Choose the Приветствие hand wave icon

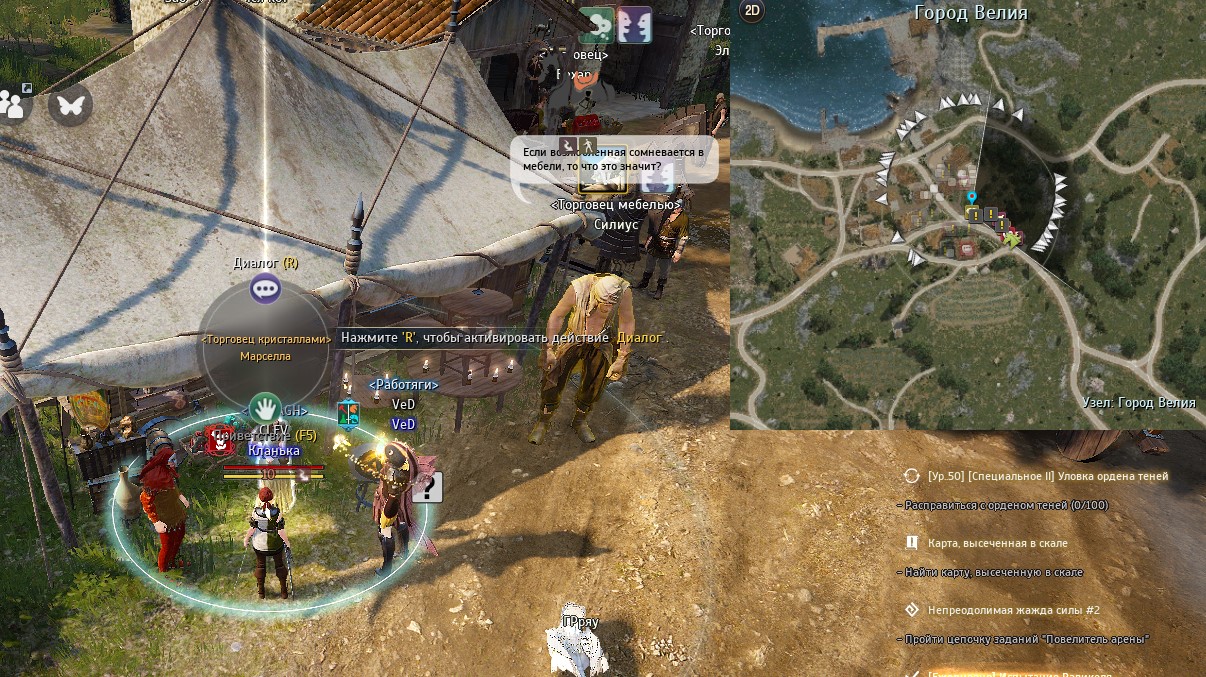click(x=265, y=408)
